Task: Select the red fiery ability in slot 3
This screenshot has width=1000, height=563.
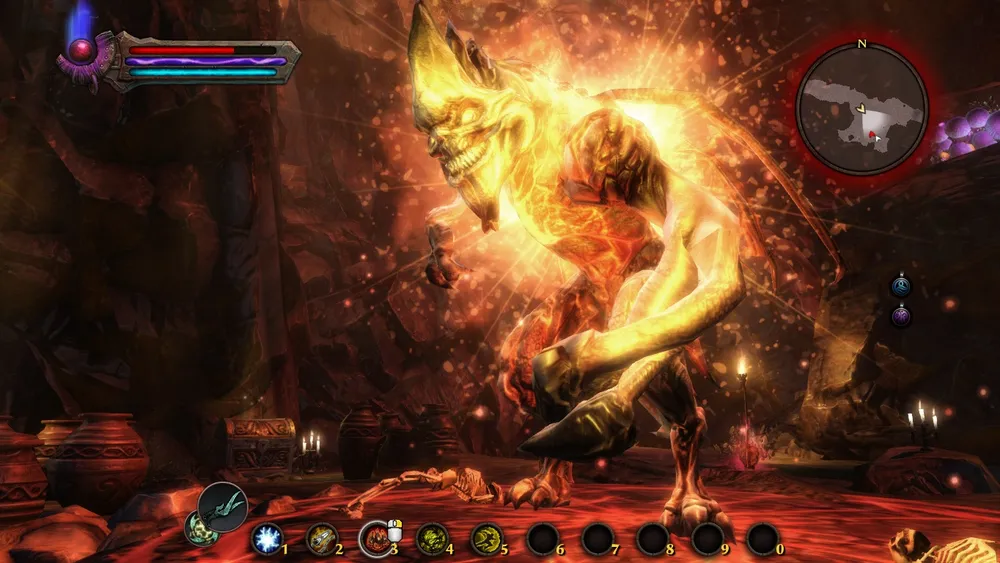Action: point(376,538)
